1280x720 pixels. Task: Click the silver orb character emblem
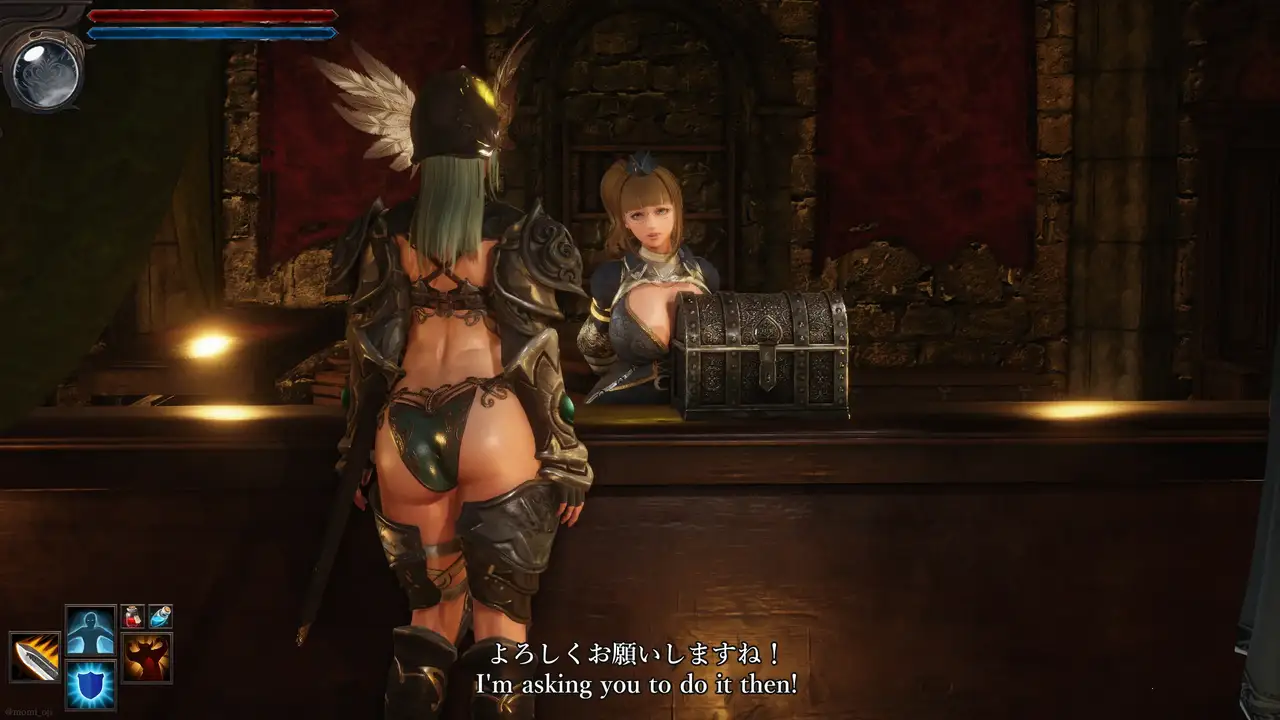coord(42,70)
